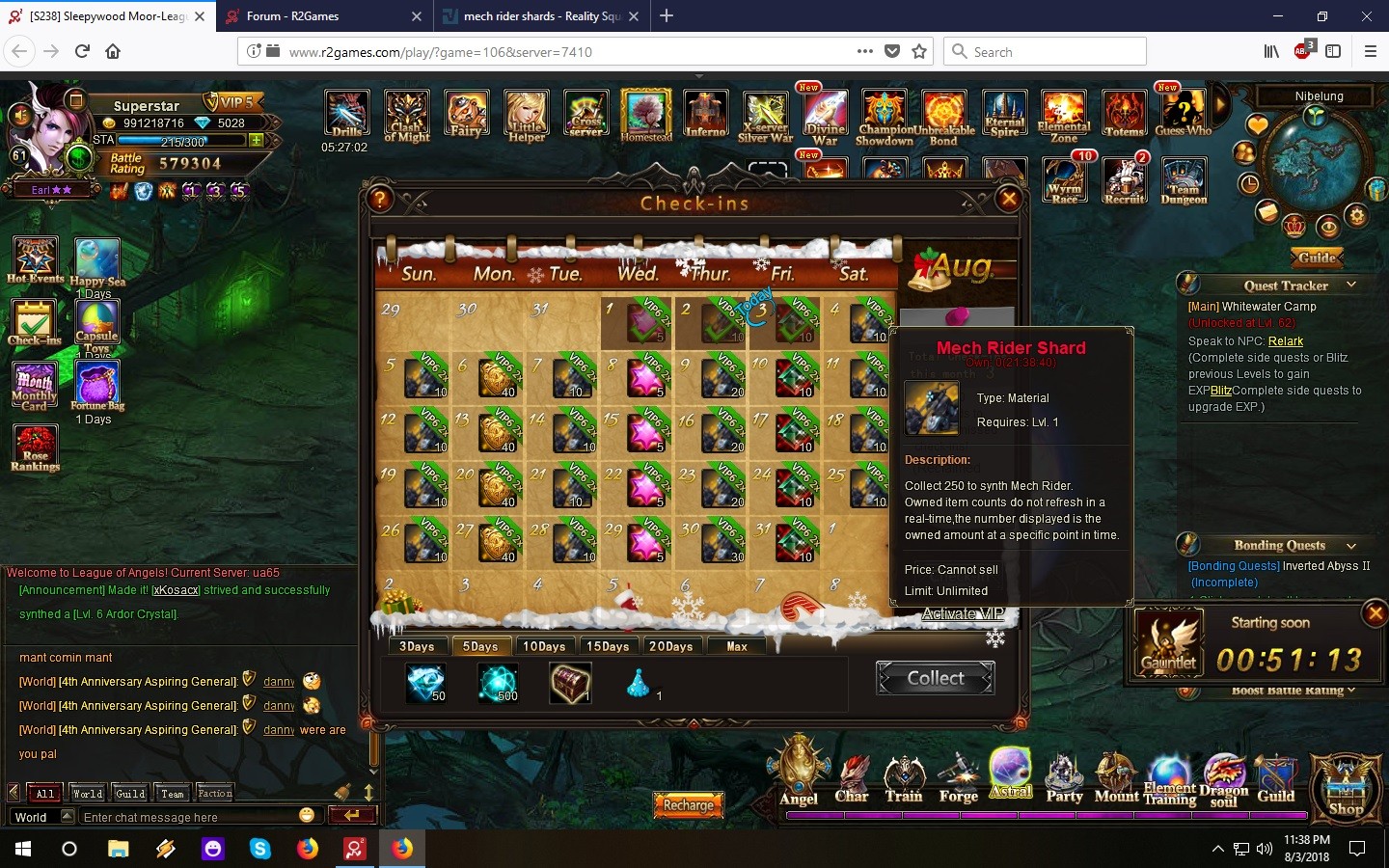Click the Activate VIP link
The width and height of the screenshot is (1389, 868).
pyautogui.click(x=963, y=613)
